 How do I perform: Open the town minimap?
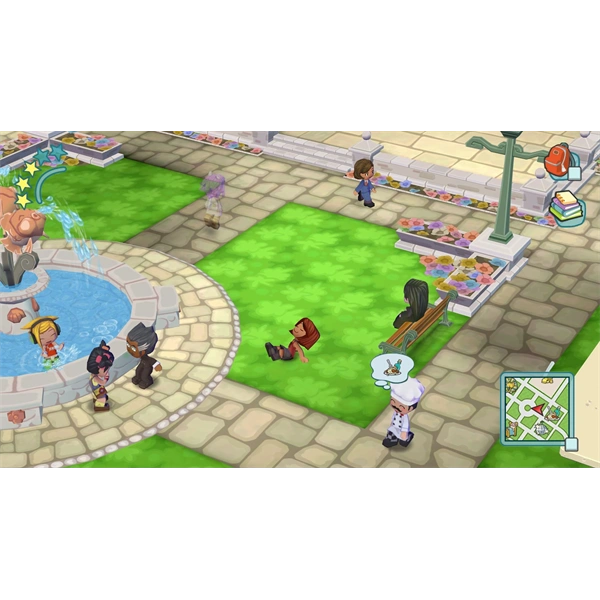click(536, 408)
